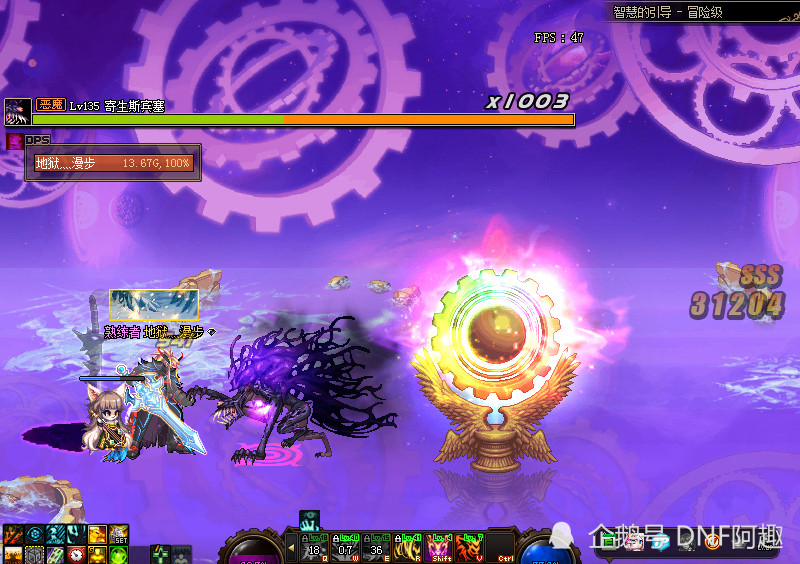Screen dimensions: 800x564
Task: Use the red clock consumable slot
Action: 76,554
